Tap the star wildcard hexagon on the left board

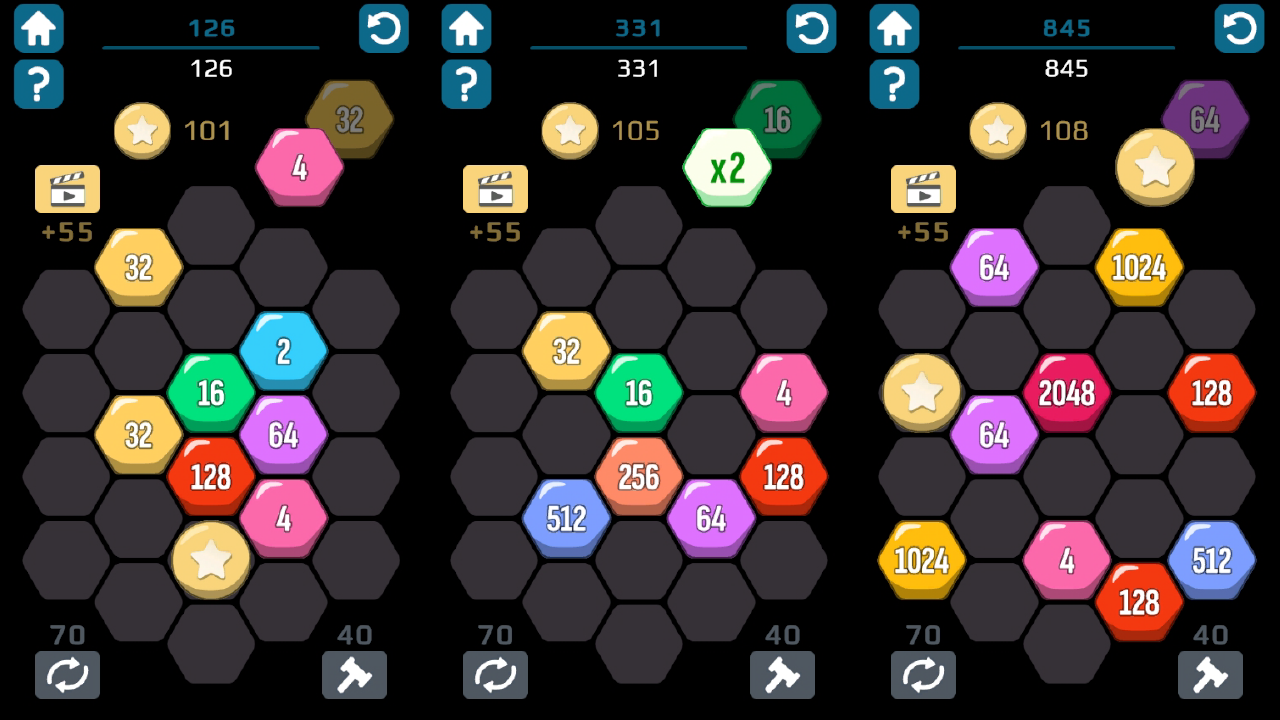(211, 560)
